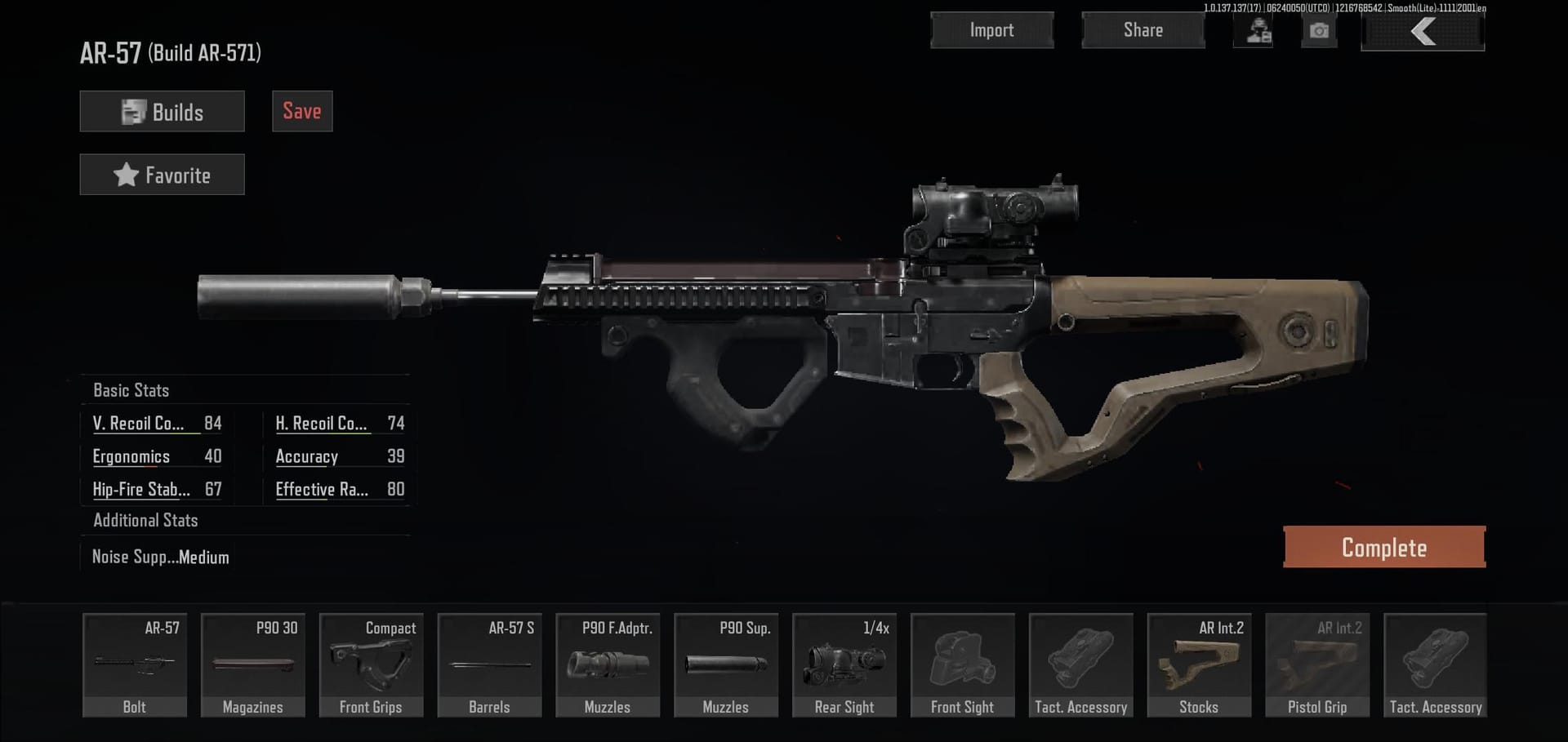Share this weapon build

coord(1143,30)
